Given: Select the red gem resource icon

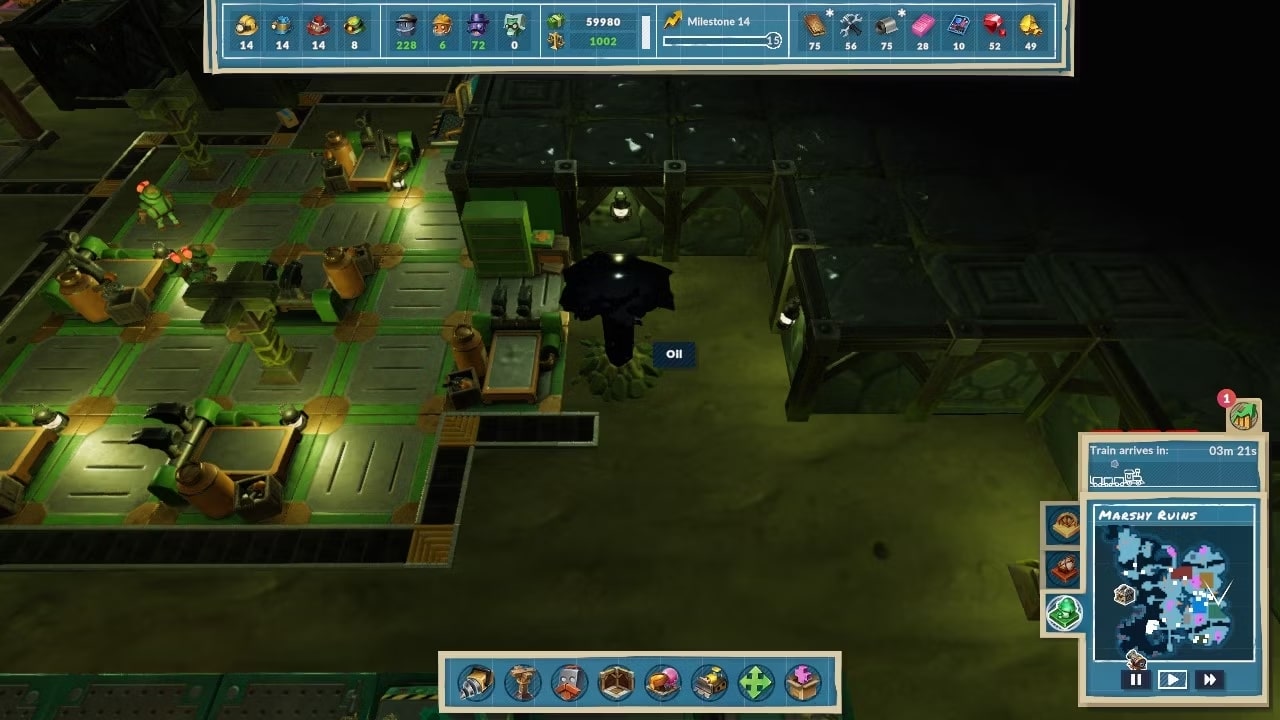Looking at the screenshot, I should (x=994, y=25).
